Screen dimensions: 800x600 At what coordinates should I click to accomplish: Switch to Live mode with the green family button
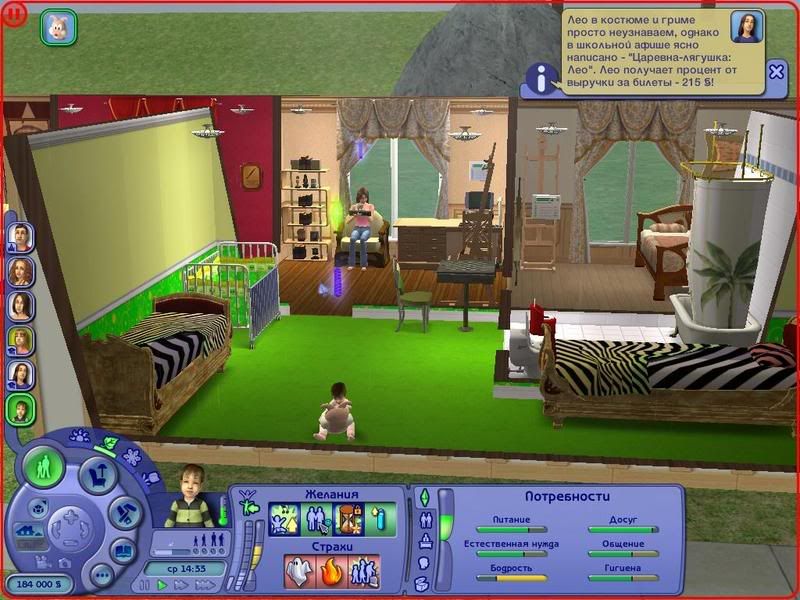44,468
